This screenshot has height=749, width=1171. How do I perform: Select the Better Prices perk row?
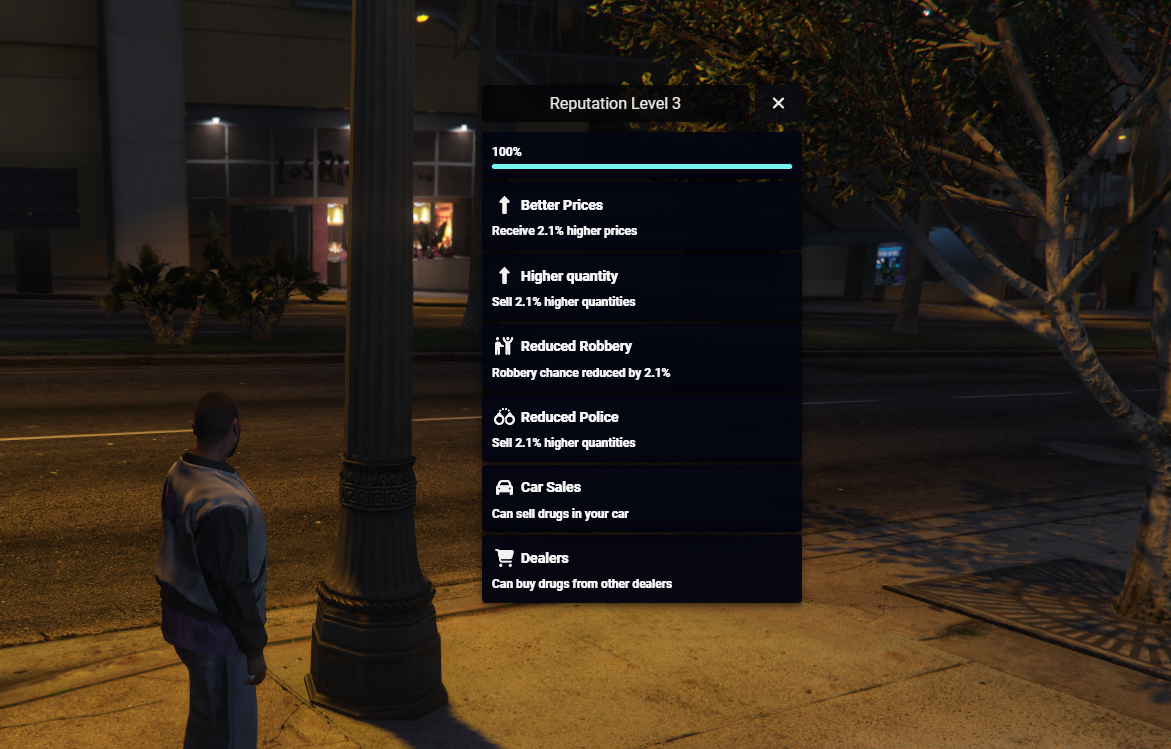[x=641, y=216]
